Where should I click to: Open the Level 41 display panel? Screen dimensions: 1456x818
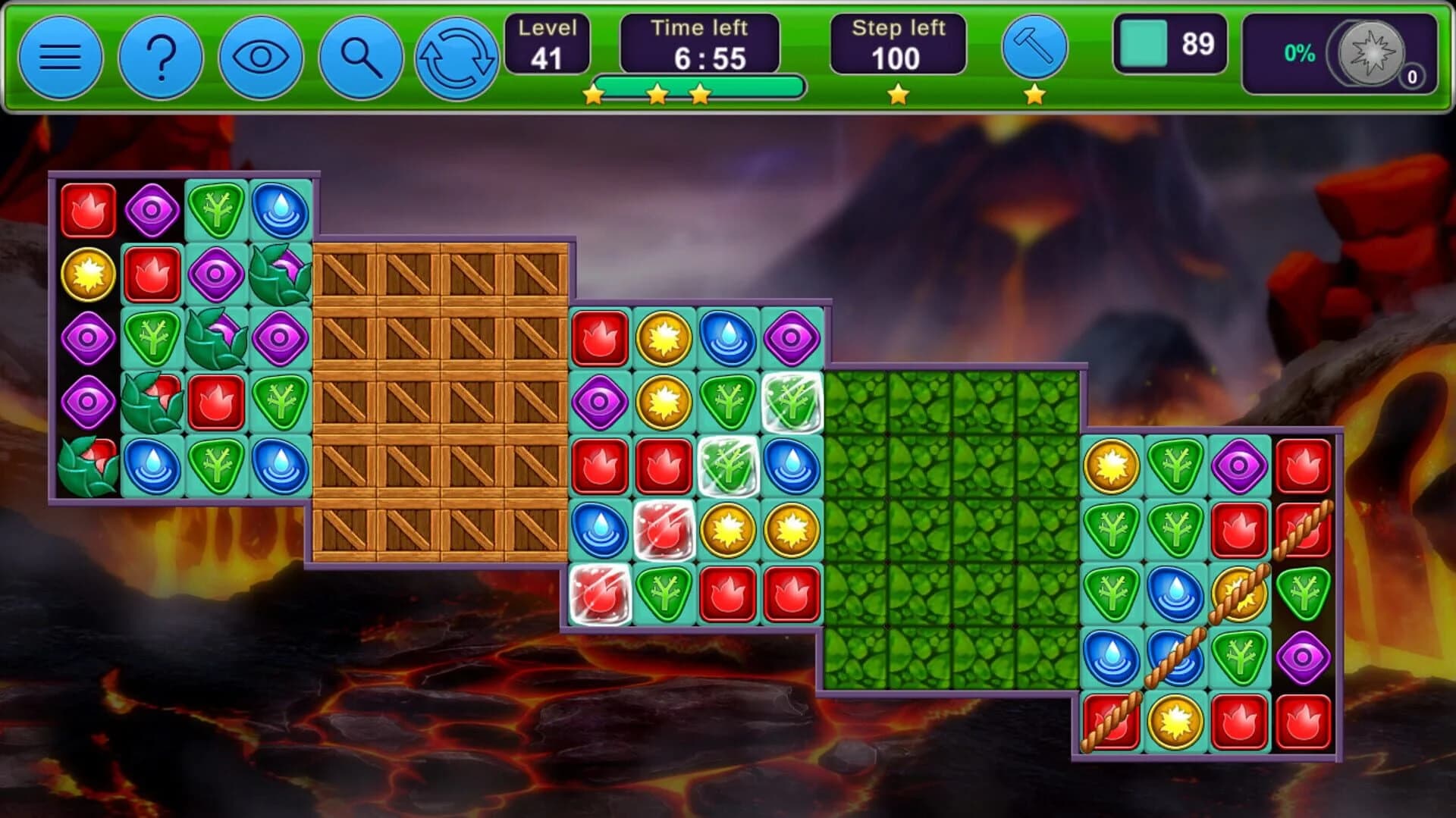click(x=548, y=43)
